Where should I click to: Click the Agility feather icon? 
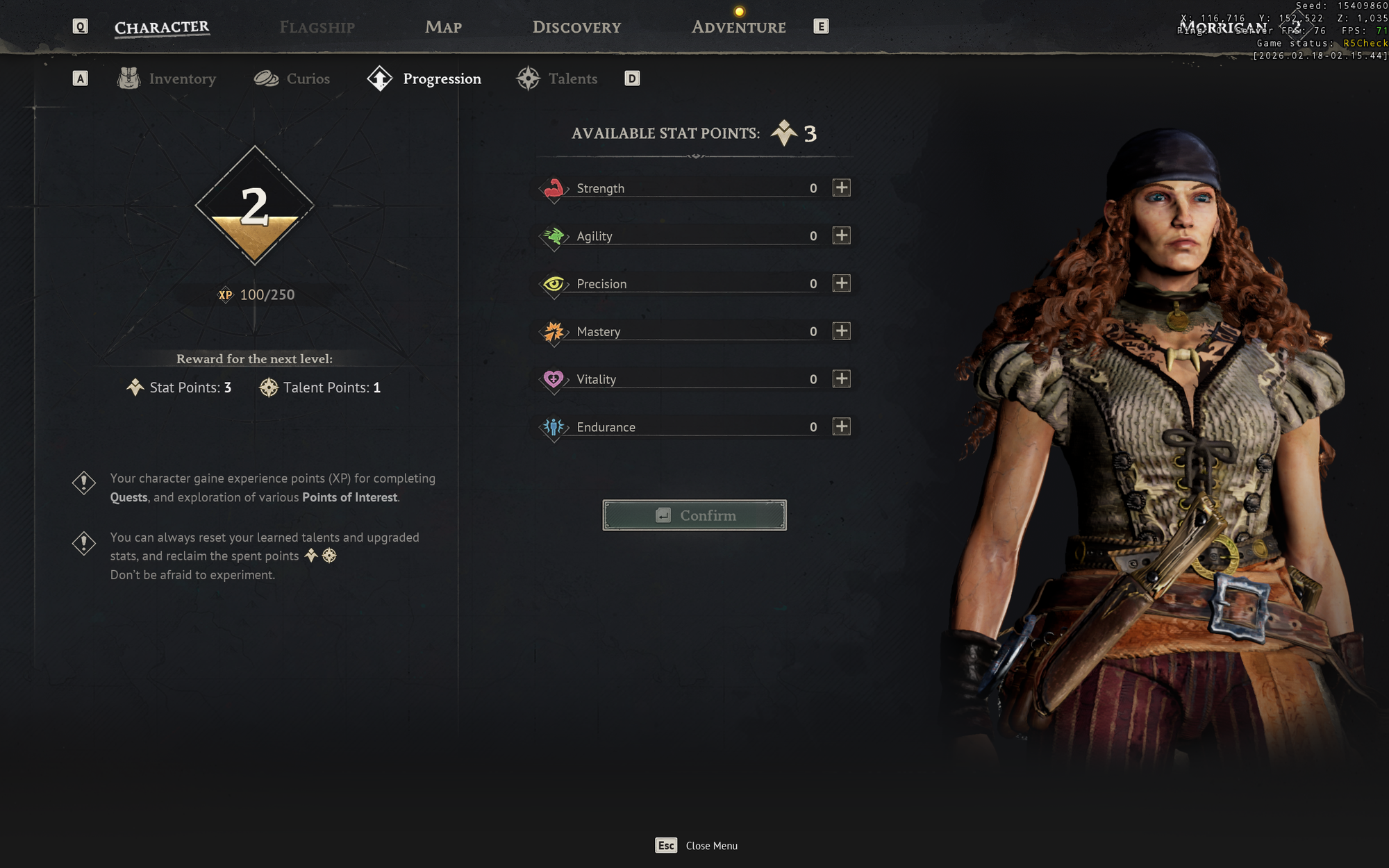coord(553,235)
